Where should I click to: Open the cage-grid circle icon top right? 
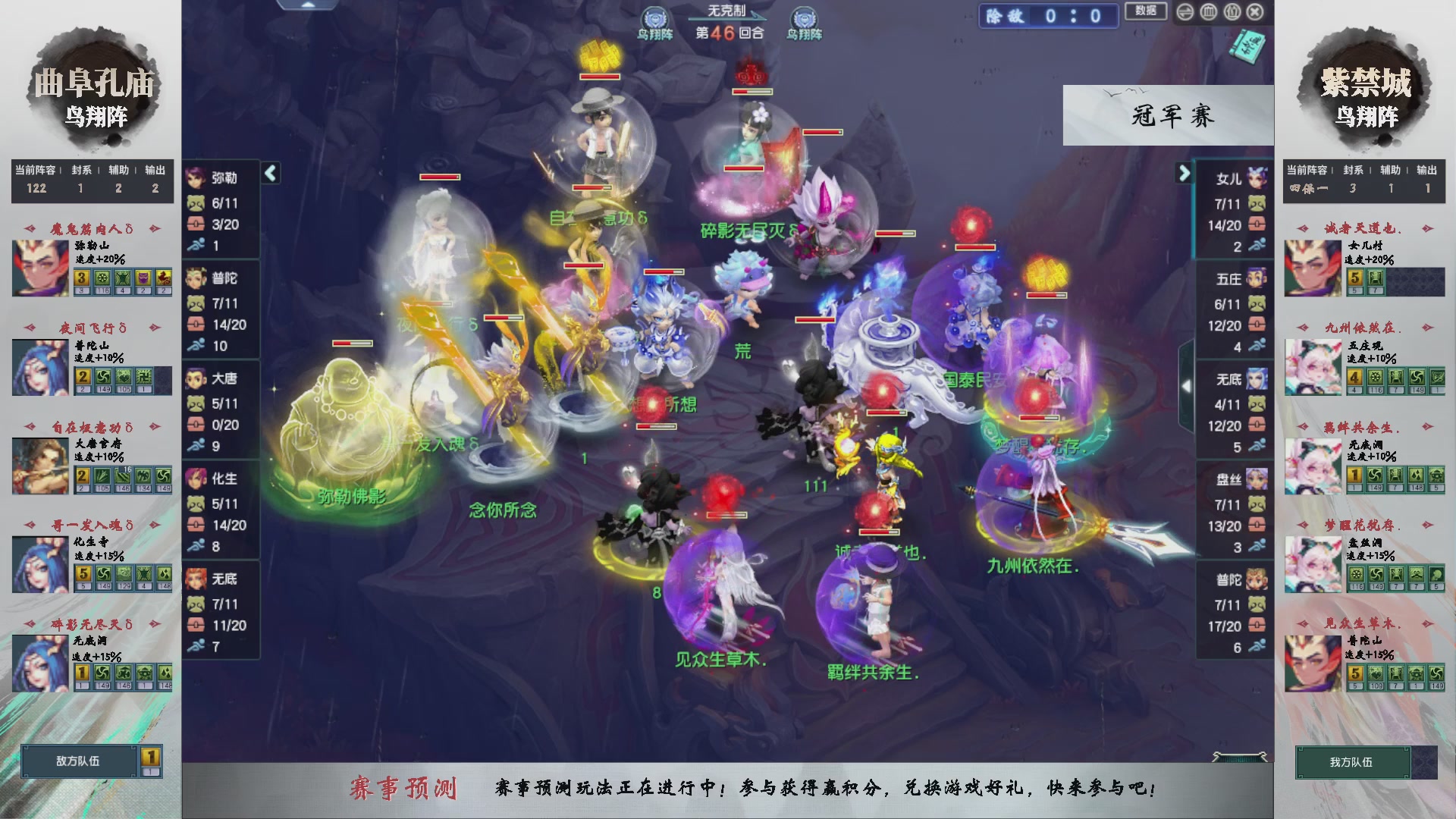[1208, 11]
